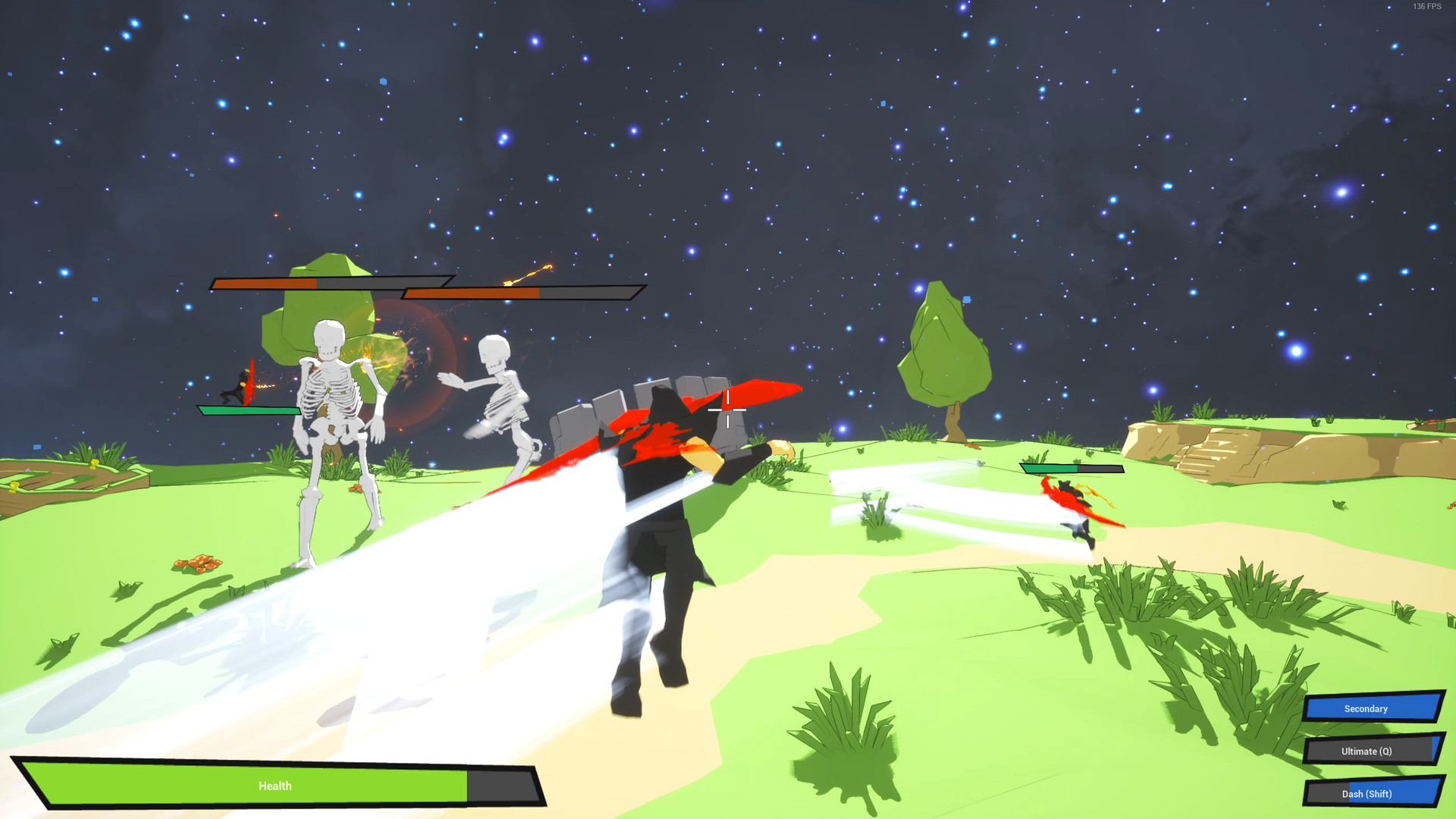Screen dimensions: 1456x819
Task: Click the Health label text
Action: click(x=275, y=786)
